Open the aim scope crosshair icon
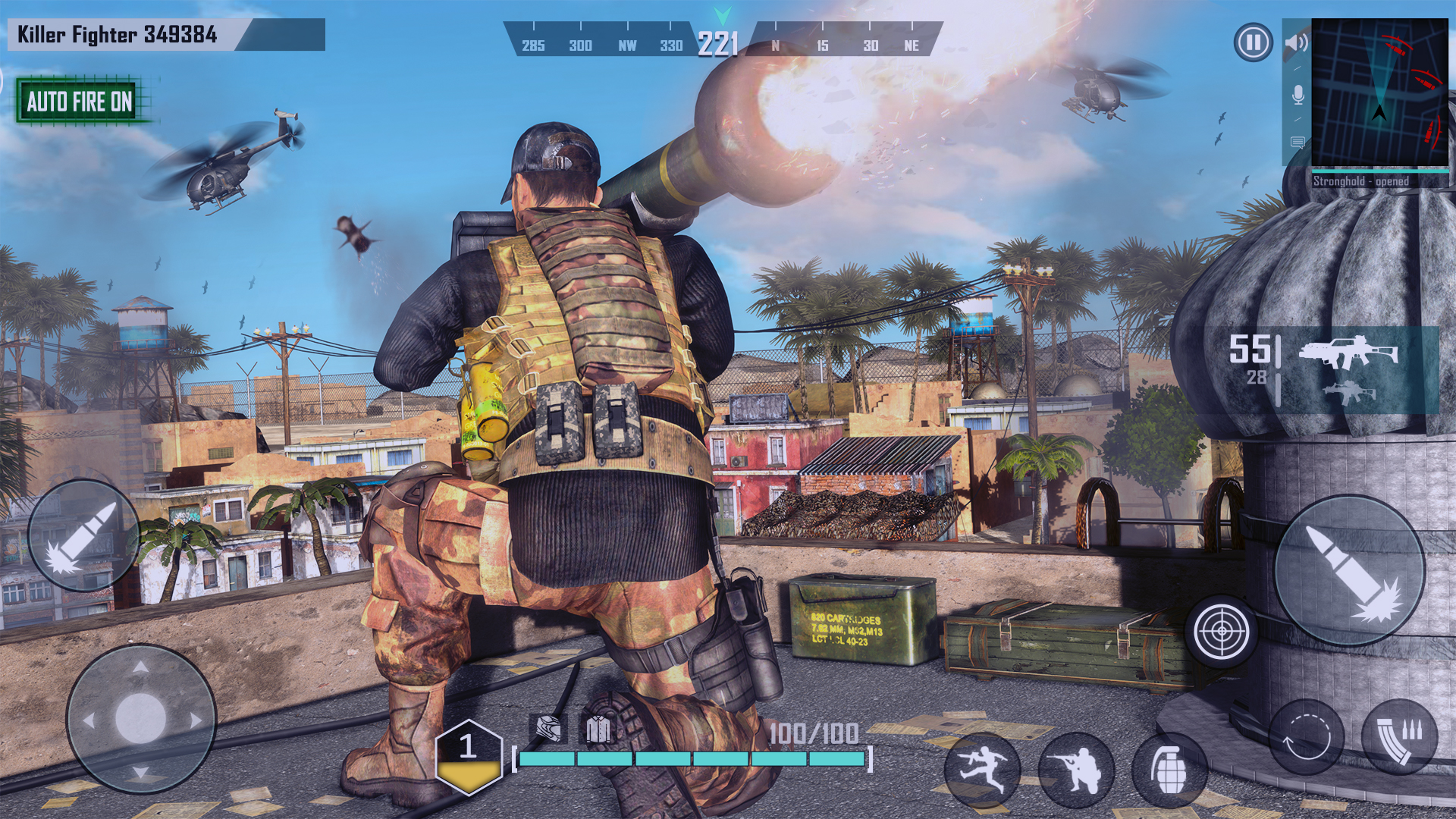The width and height of the screenshot is (1456, 819). click(x=1221, y=629)
